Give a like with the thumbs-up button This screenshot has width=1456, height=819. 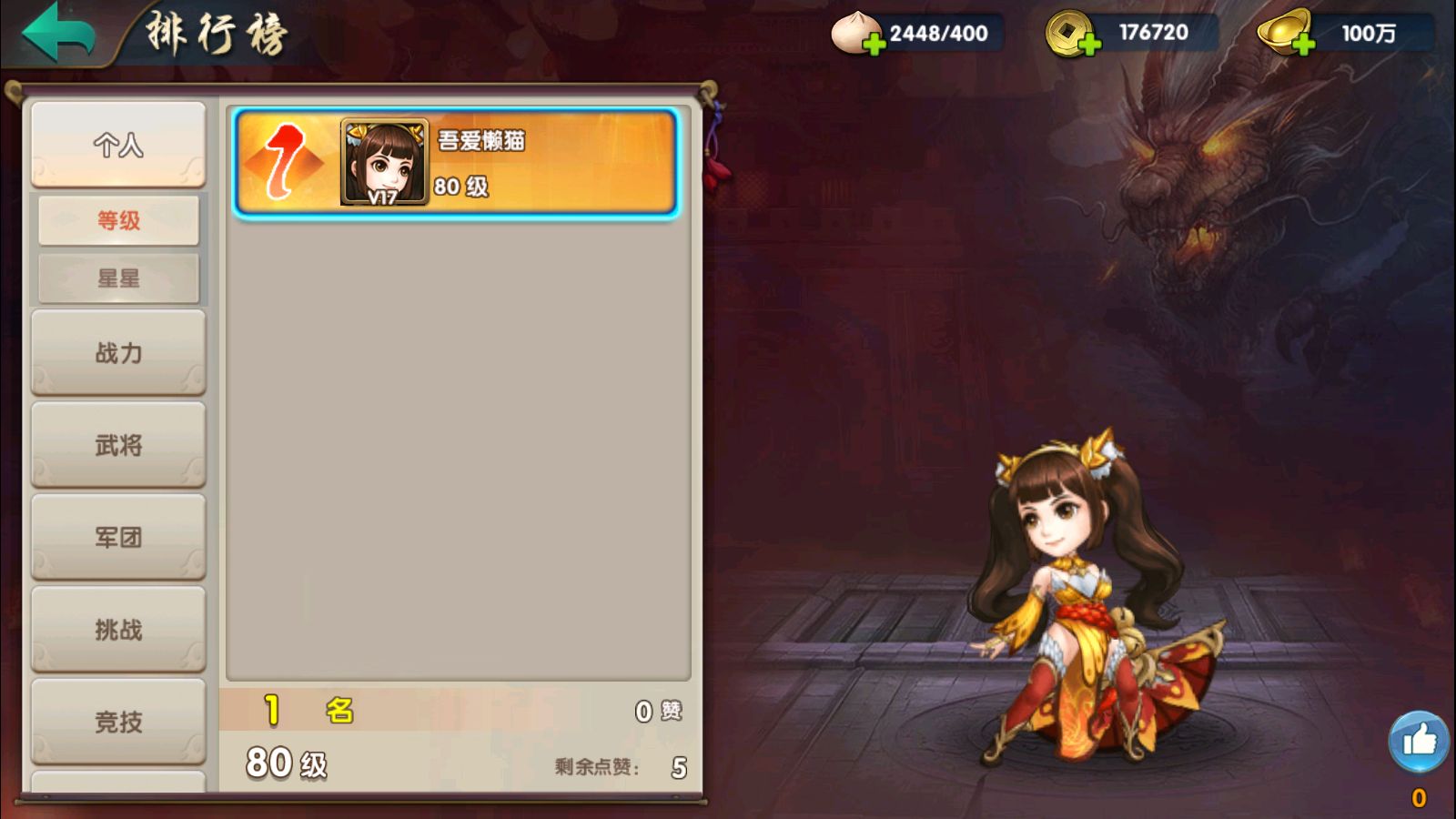pos(1418,742)
